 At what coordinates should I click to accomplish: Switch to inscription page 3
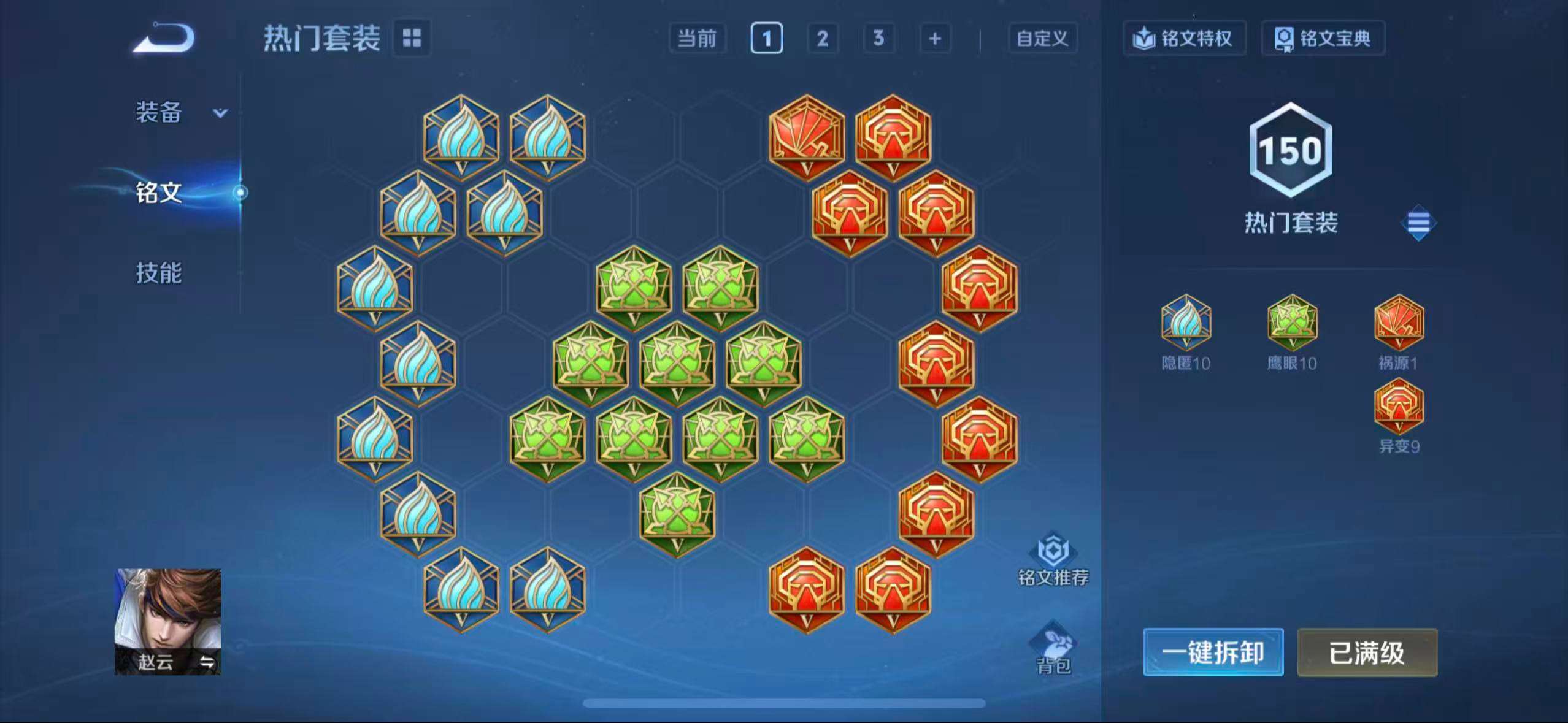878,38
